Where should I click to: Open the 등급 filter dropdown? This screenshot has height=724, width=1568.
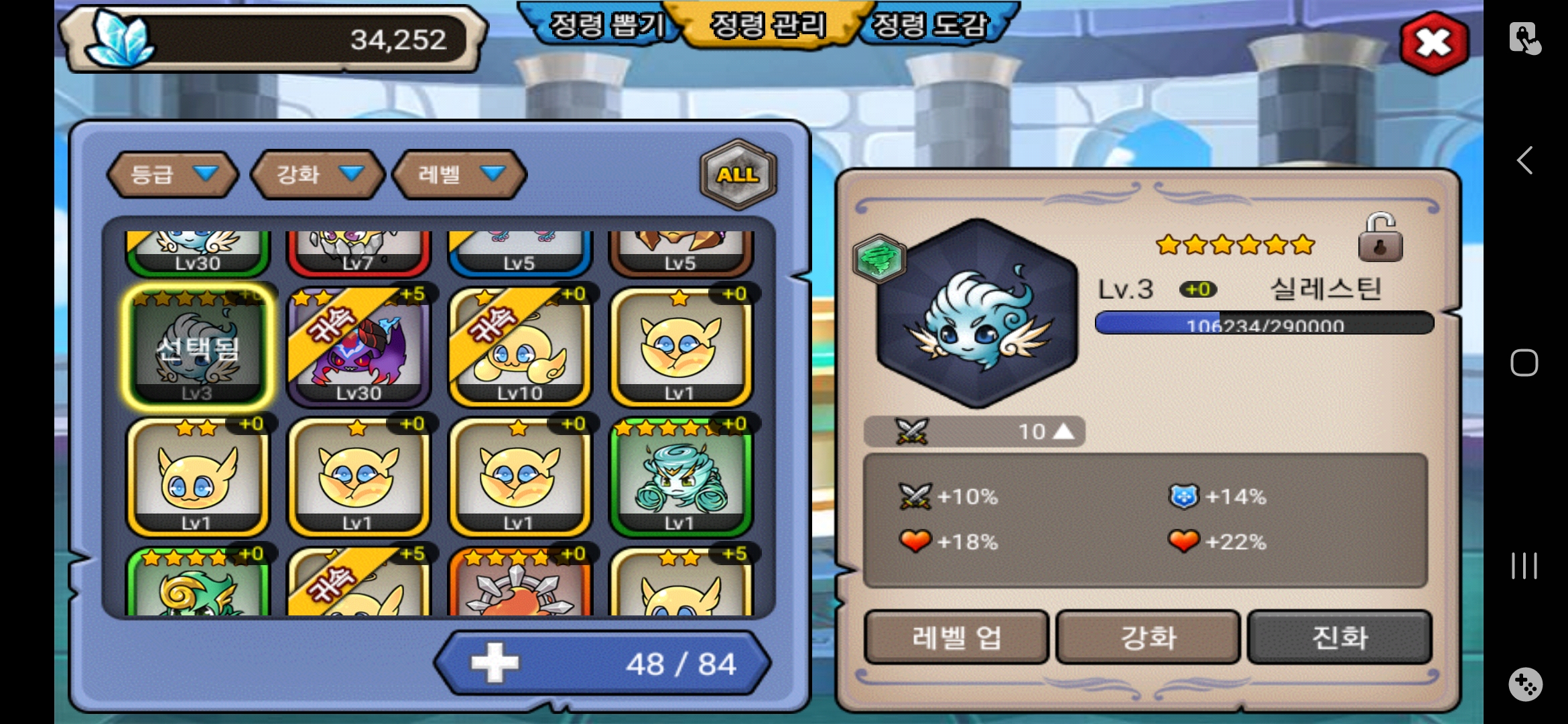[x=173, y=174]
